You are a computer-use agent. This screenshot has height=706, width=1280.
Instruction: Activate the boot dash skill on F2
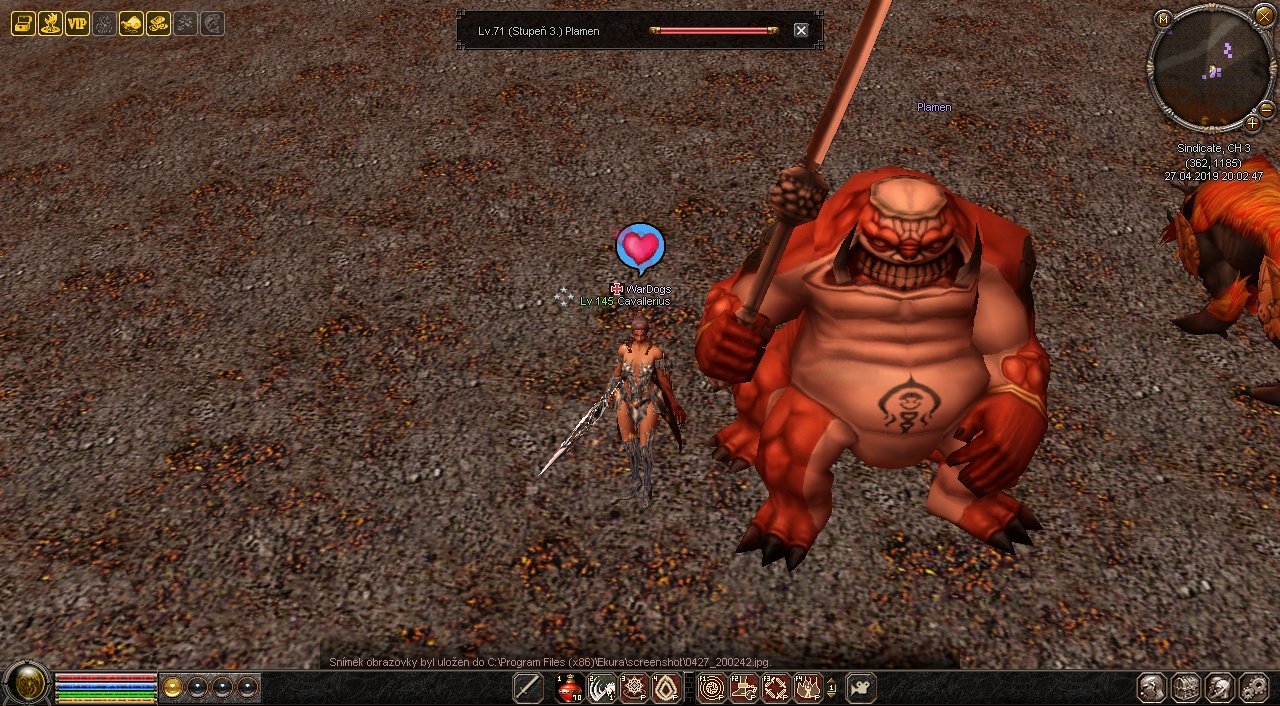tap(744, 688)
